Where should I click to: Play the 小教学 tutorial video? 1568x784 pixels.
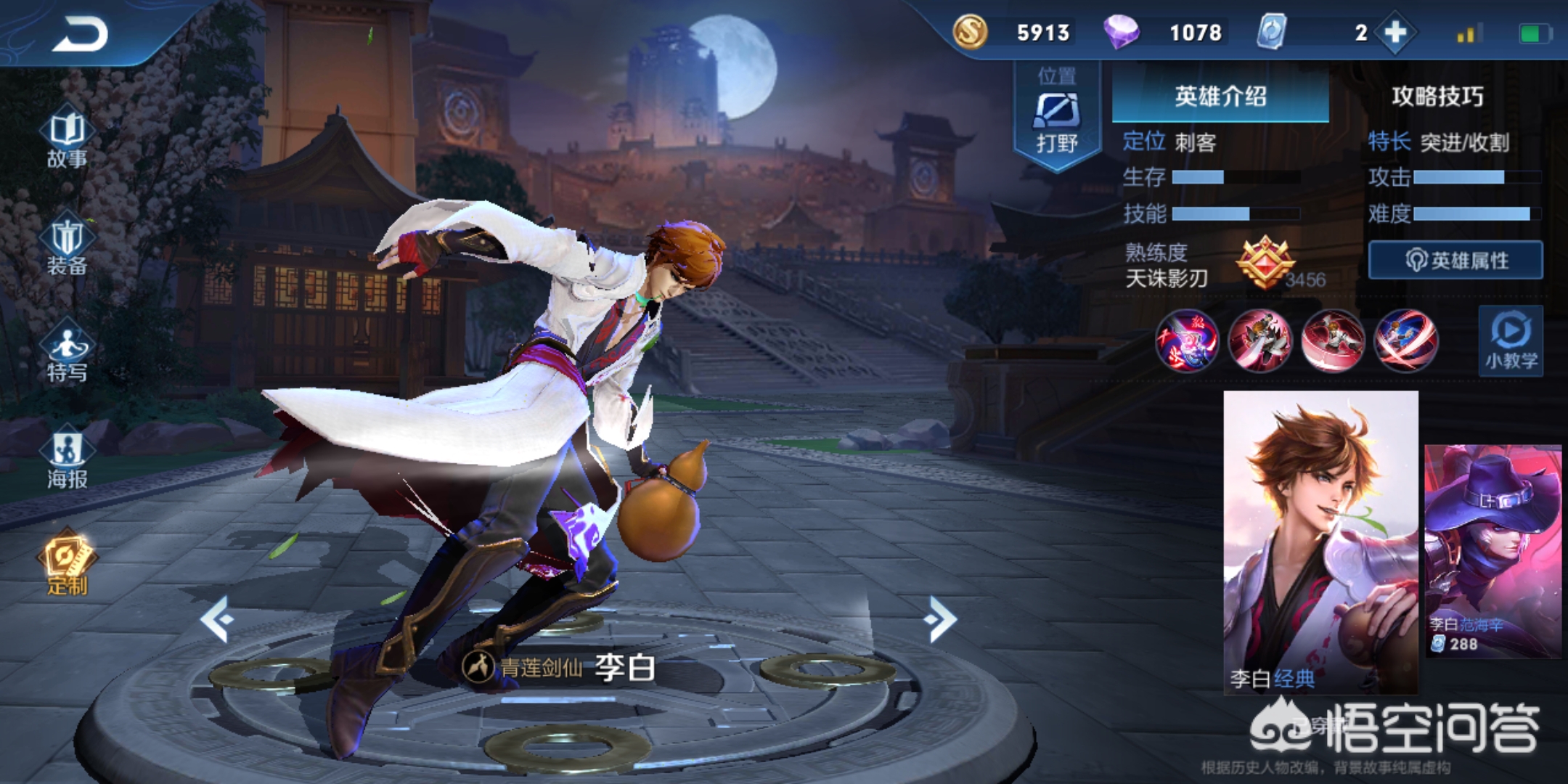(1511, 341)
